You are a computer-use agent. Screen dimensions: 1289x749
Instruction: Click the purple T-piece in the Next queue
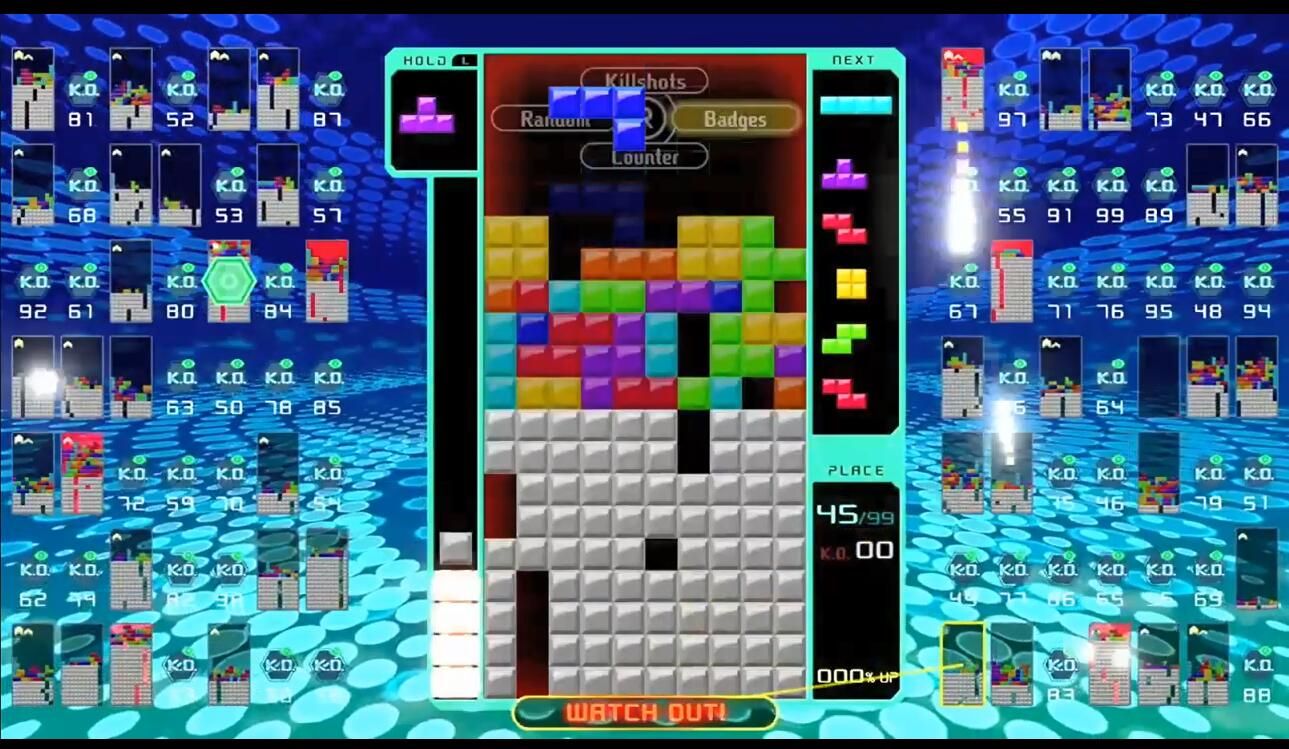pos(844,175)
